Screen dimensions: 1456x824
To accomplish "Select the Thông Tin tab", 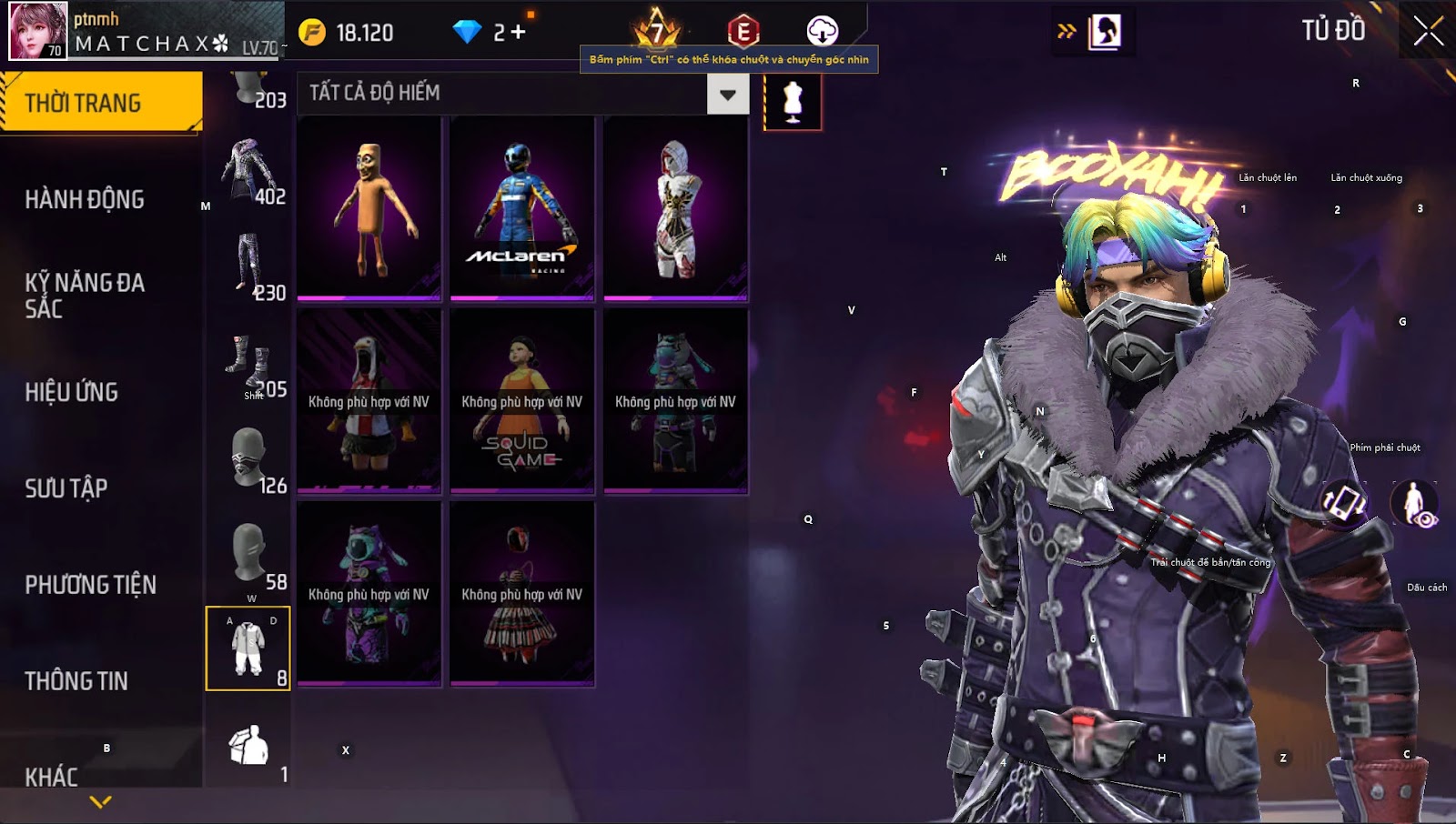I will click(x=76, y=681).
